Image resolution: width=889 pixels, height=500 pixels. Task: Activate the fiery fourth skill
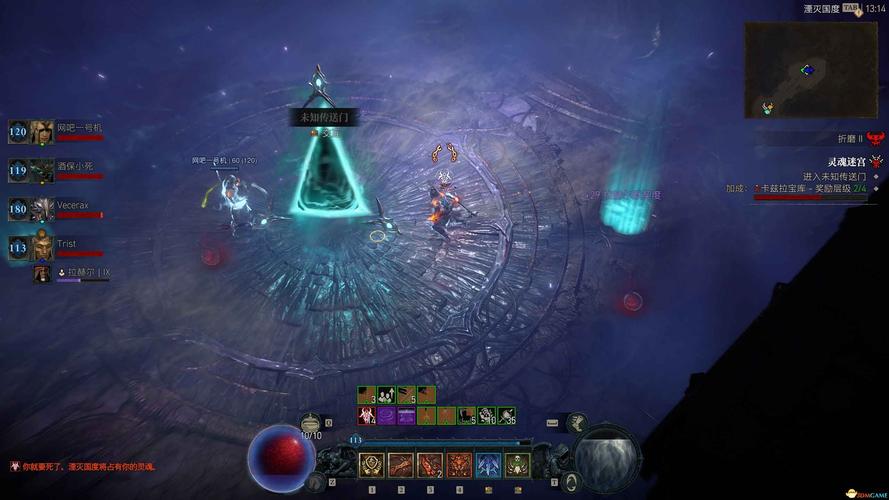459,465
